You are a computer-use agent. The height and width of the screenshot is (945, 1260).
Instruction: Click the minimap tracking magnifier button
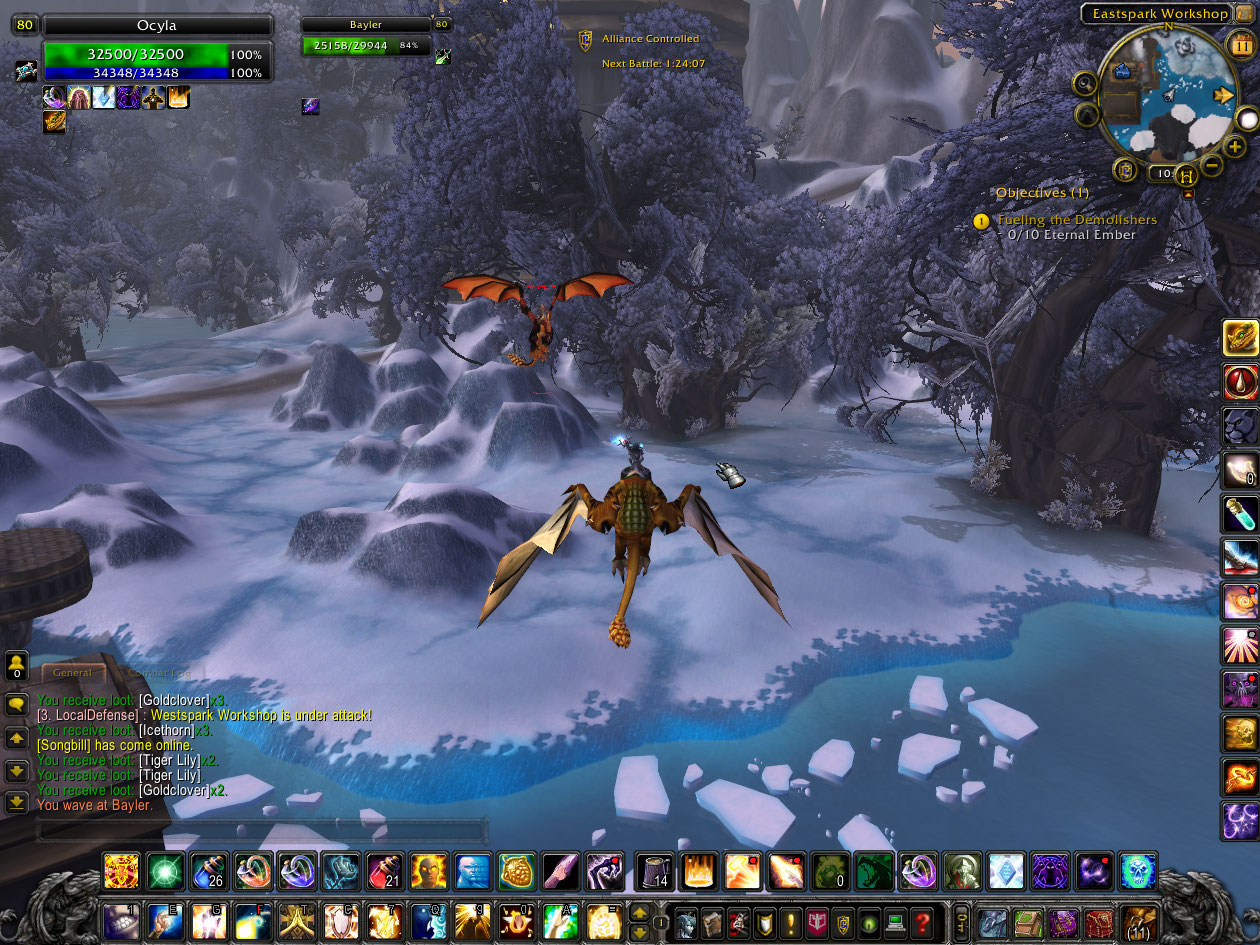pyautogui.click(x=1085, y=83)
